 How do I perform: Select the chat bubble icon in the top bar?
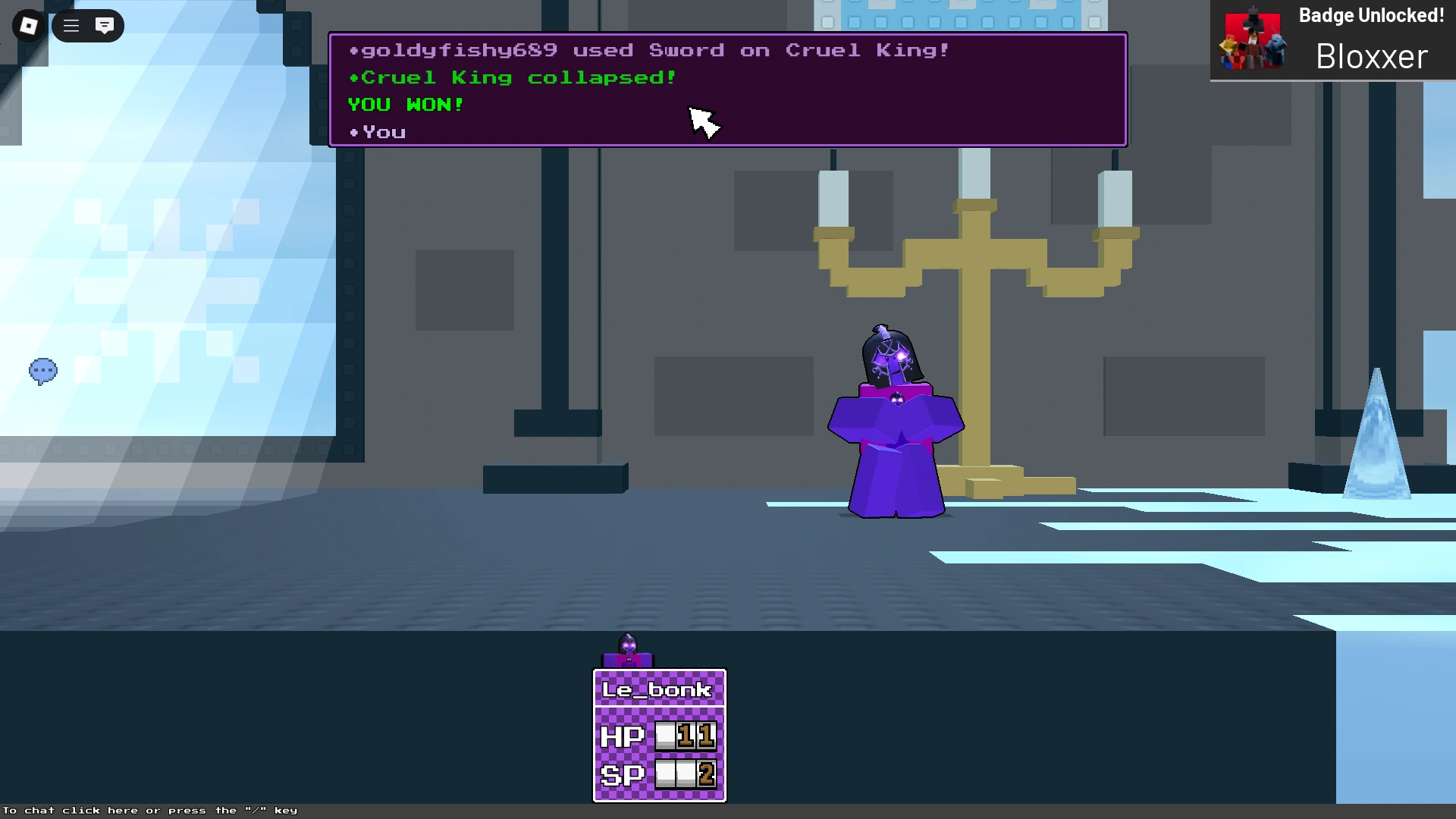105,25
